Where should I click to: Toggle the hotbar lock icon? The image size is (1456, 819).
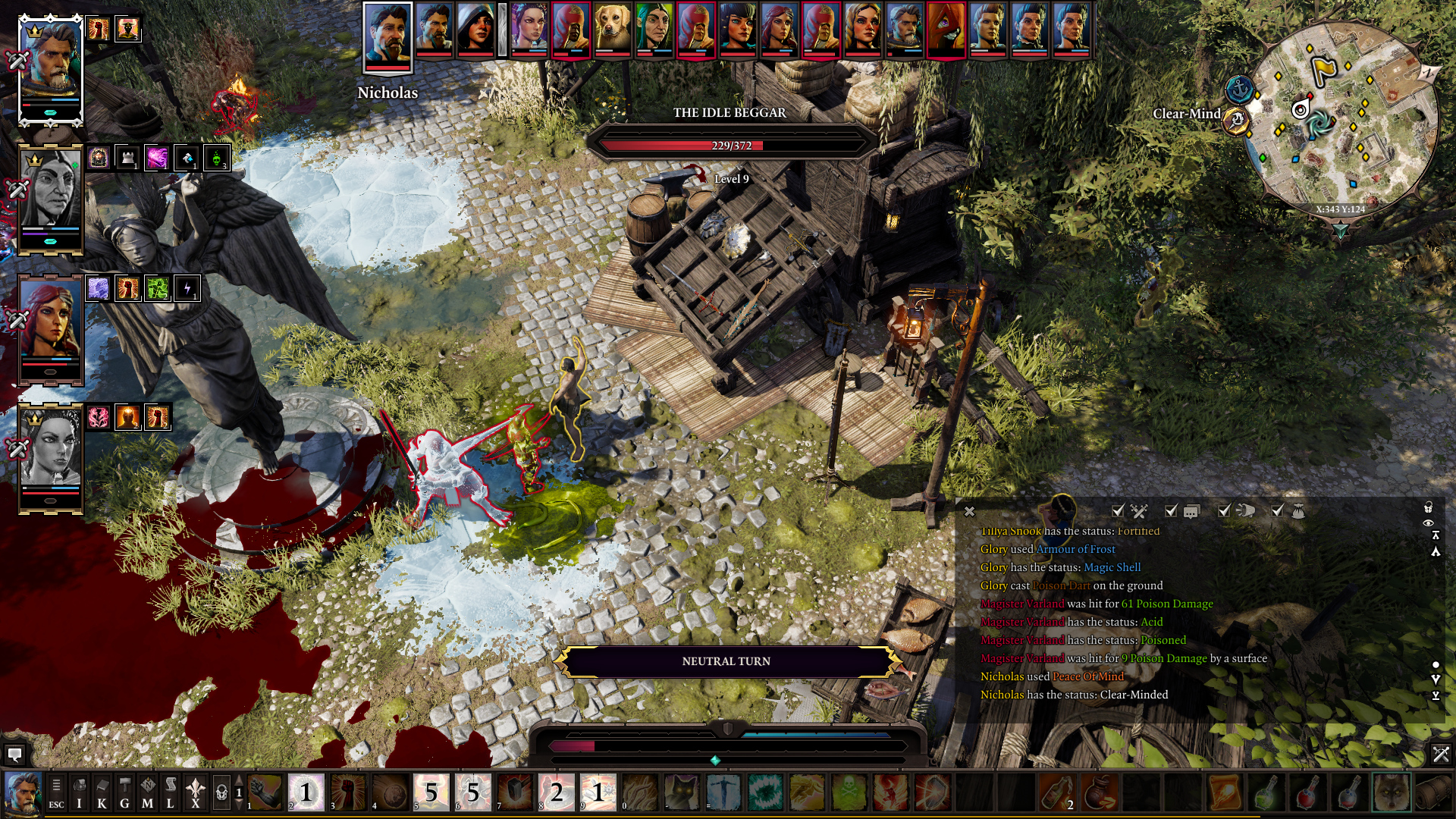tap(221, 793)
